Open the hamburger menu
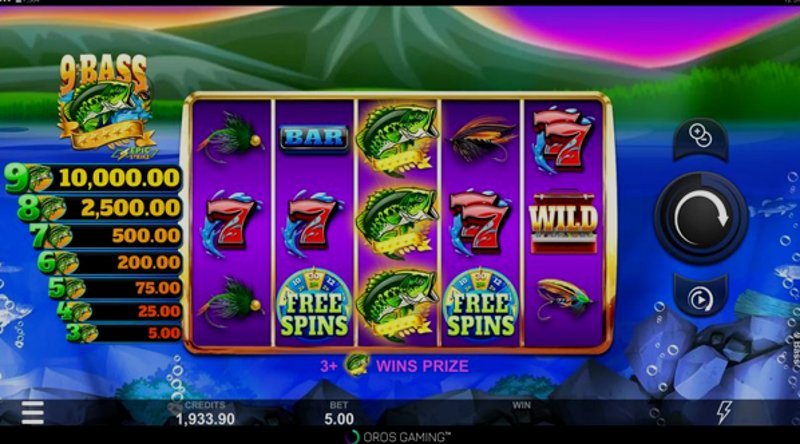Viewport: 800px width, 444px height. [33, 412]
